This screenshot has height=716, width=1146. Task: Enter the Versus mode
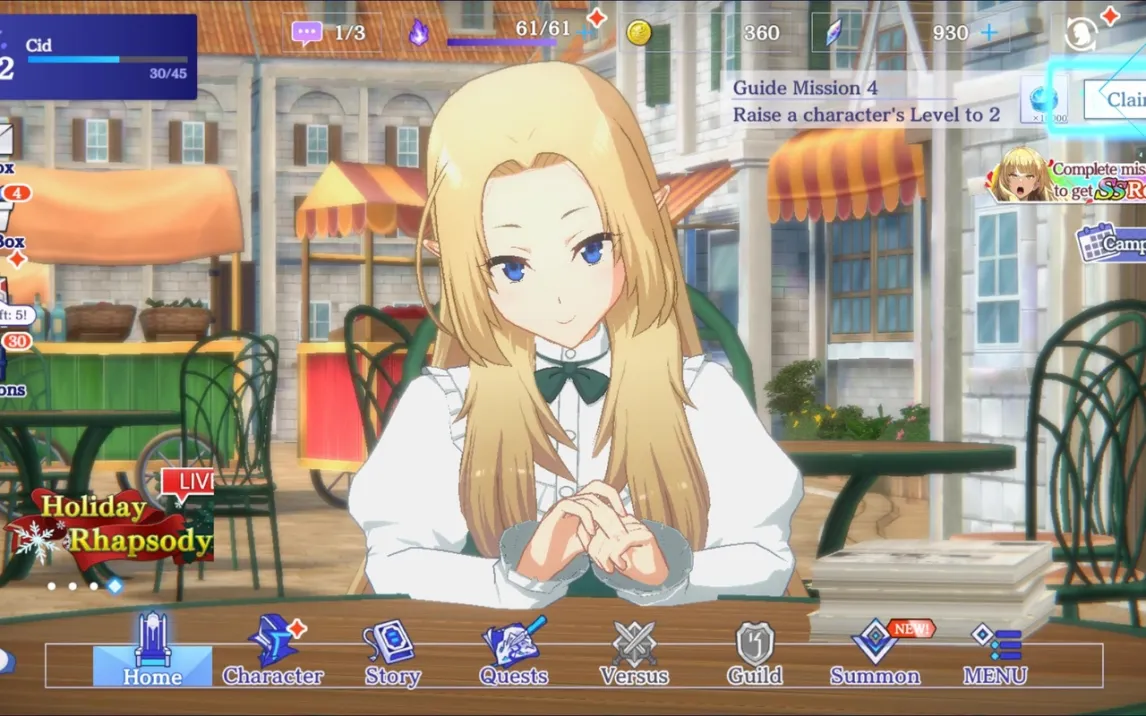tap(634, 651)
